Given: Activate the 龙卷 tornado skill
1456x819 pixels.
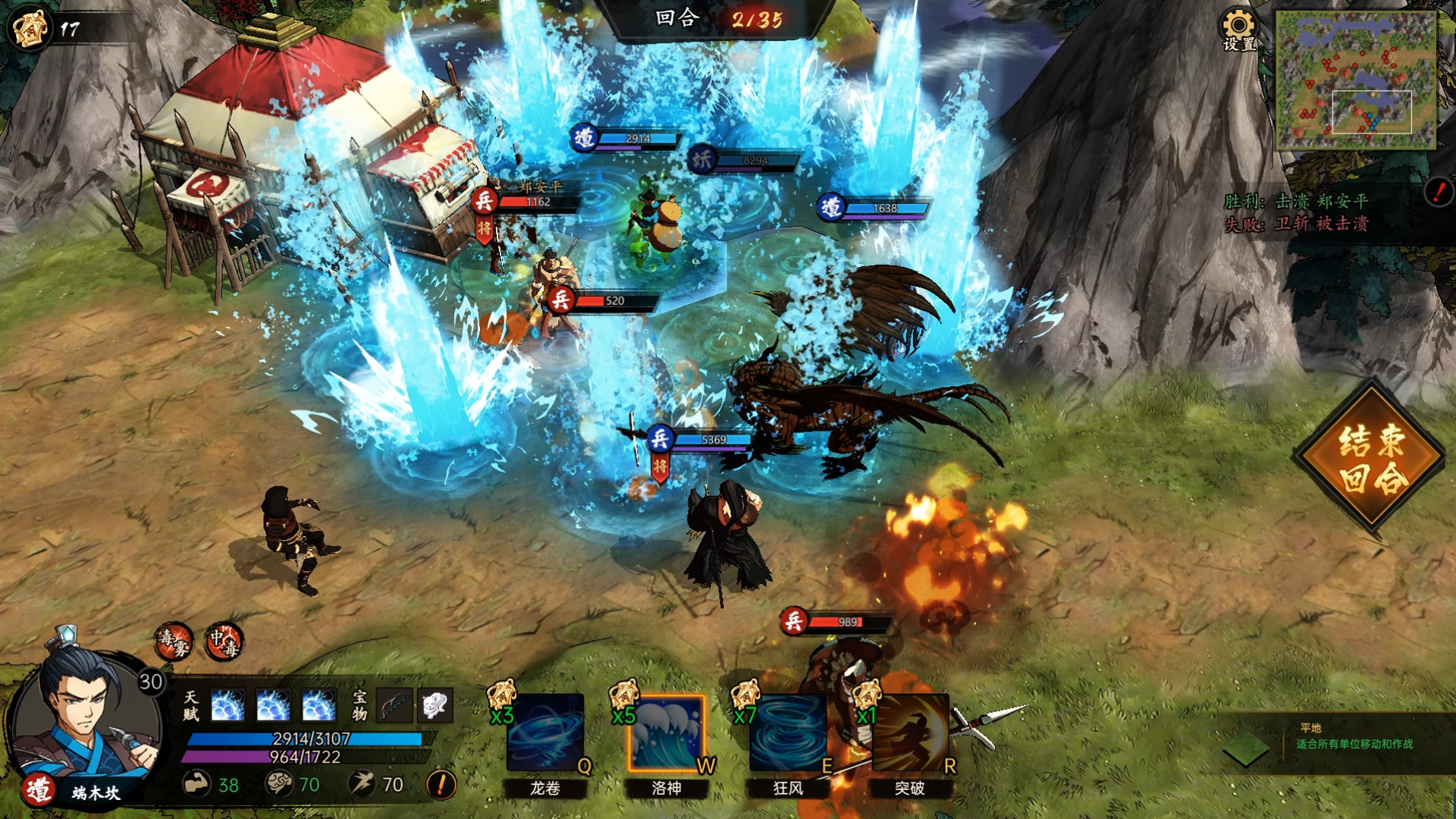Looking at the screenshot, I should click(x=545, y=733).
